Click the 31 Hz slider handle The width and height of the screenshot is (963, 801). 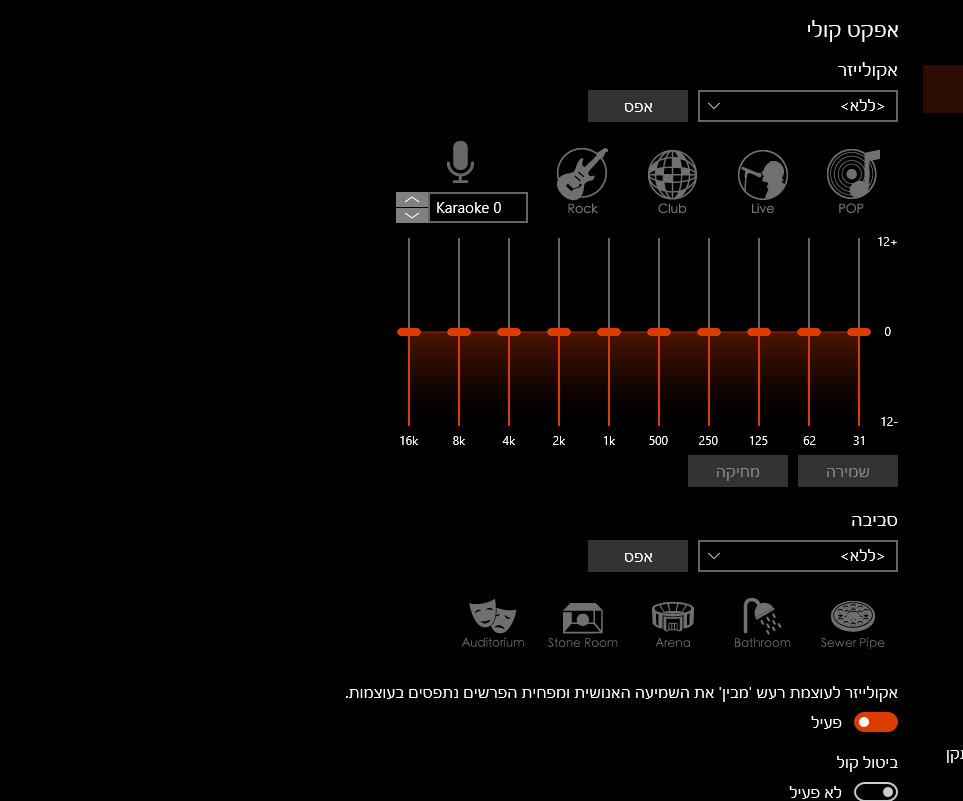[859, 331]
